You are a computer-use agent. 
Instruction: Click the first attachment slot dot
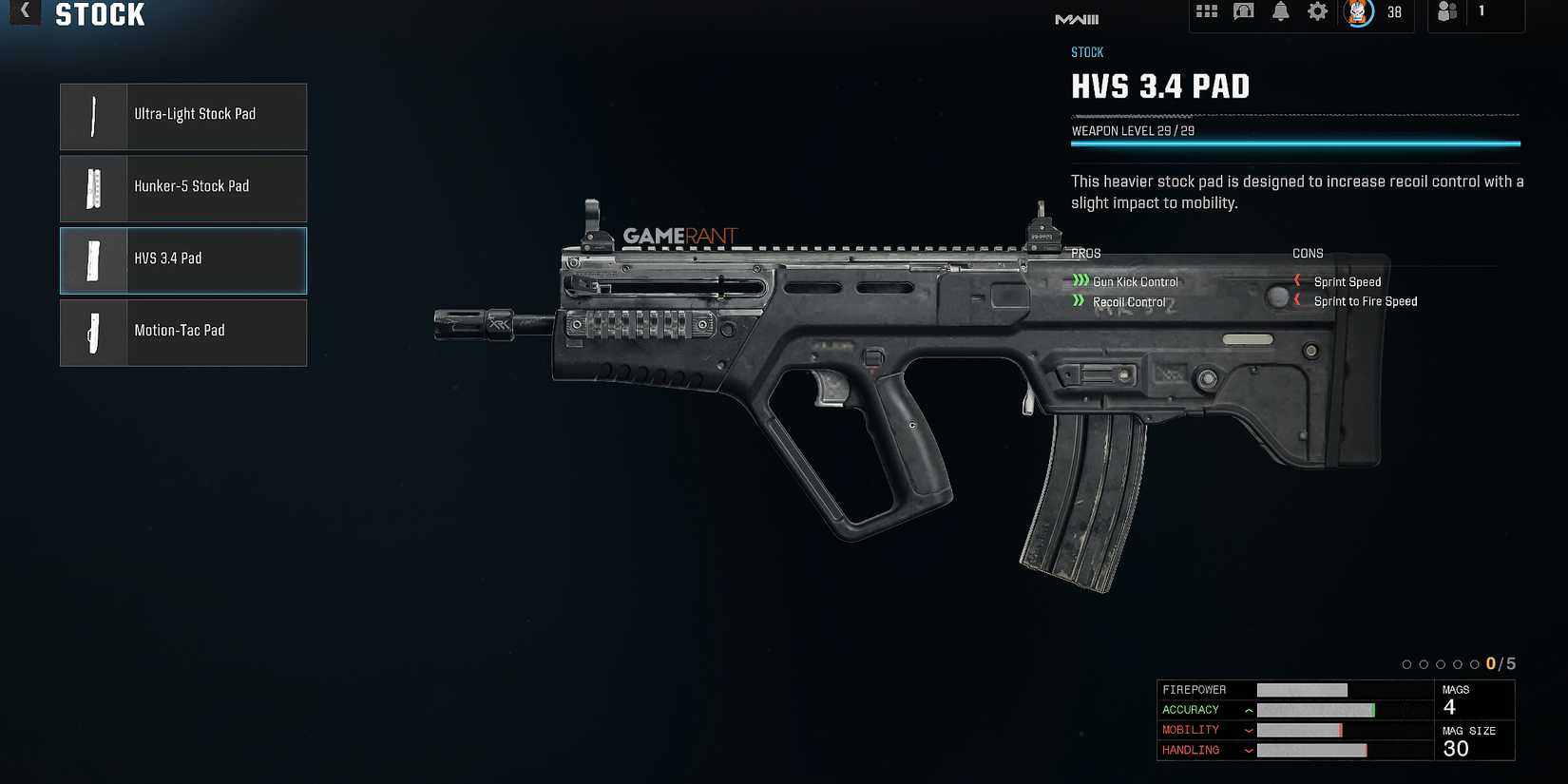[1407, 663]
